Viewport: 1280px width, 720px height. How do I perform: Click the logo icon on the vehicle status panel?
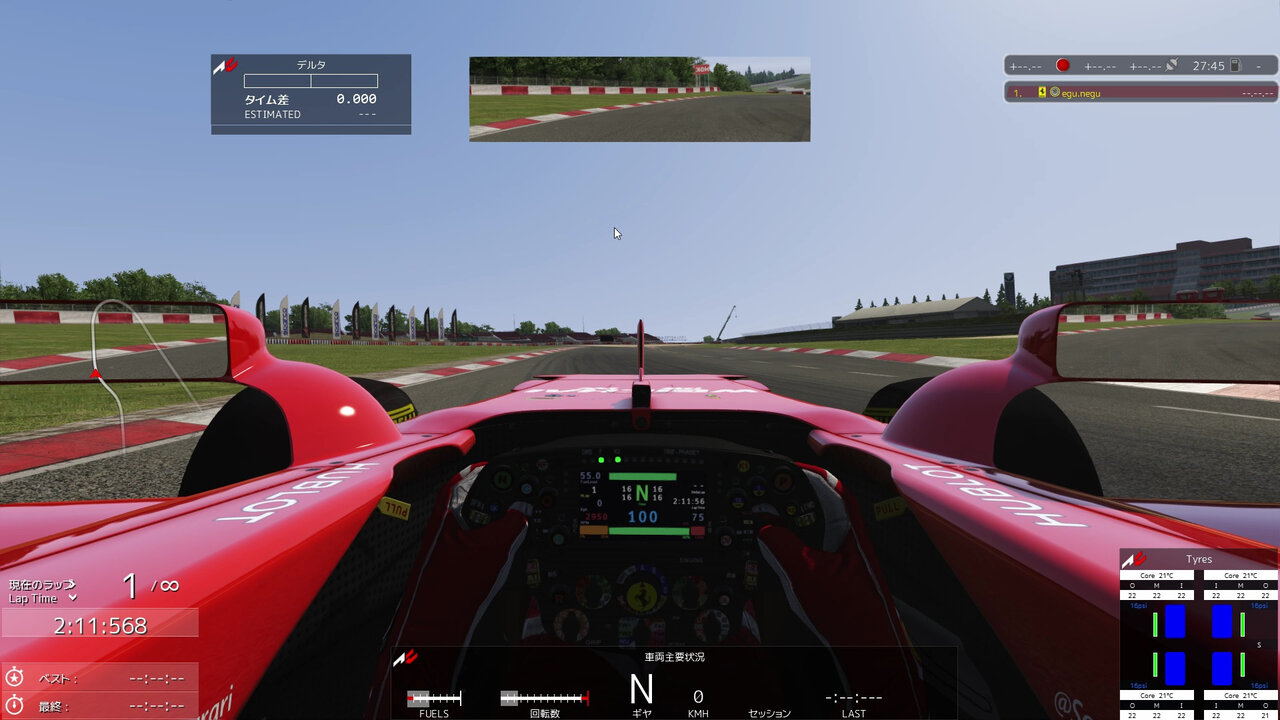pyautogui.click(x=408, y=658)
